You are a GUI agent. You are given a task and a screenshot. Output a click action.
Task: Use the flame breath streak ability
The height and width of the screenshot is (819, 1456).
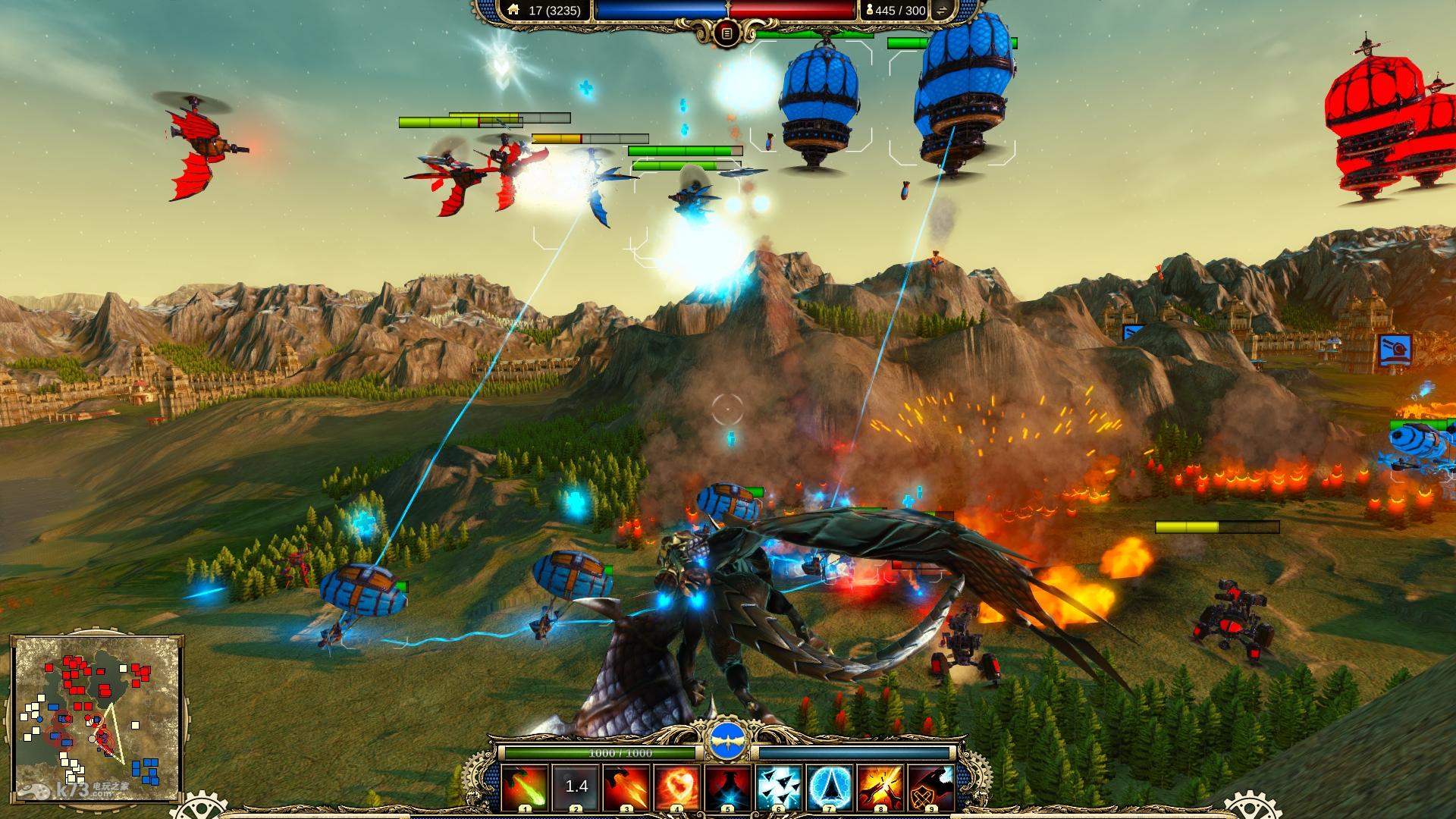click(x=626, y=787)
